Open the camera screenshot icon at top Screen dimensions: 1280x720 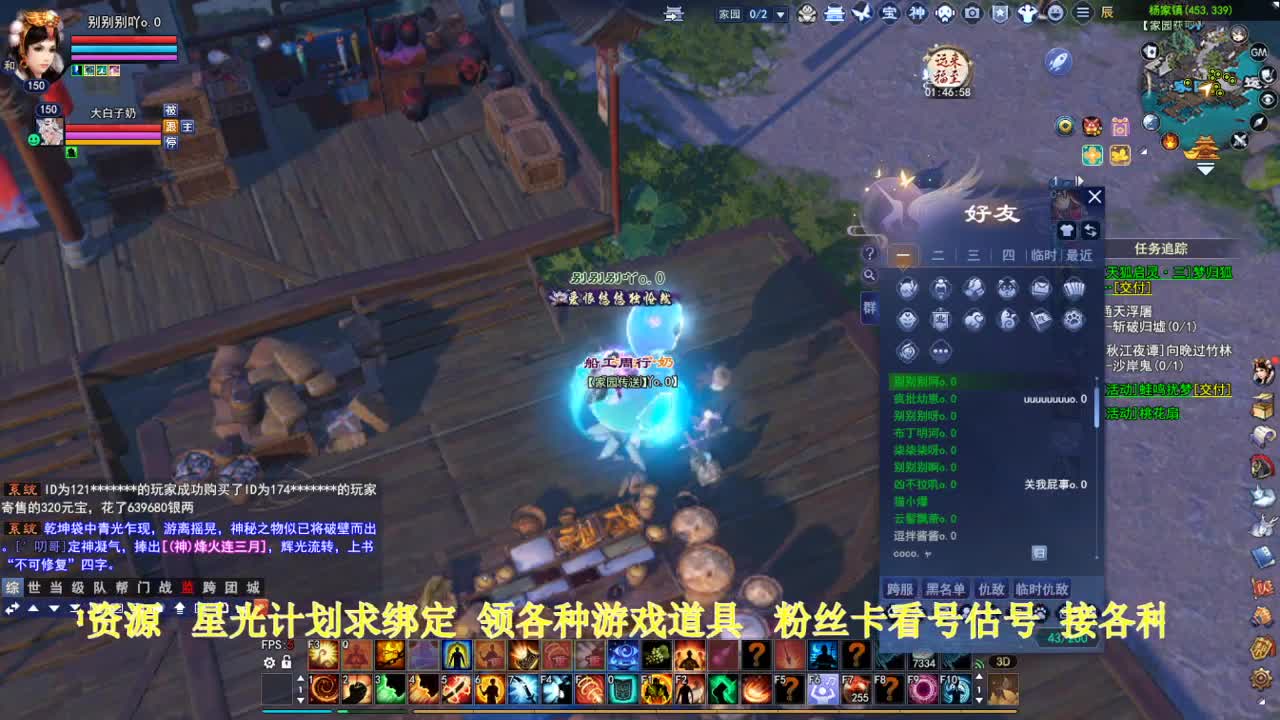[971, 14]
